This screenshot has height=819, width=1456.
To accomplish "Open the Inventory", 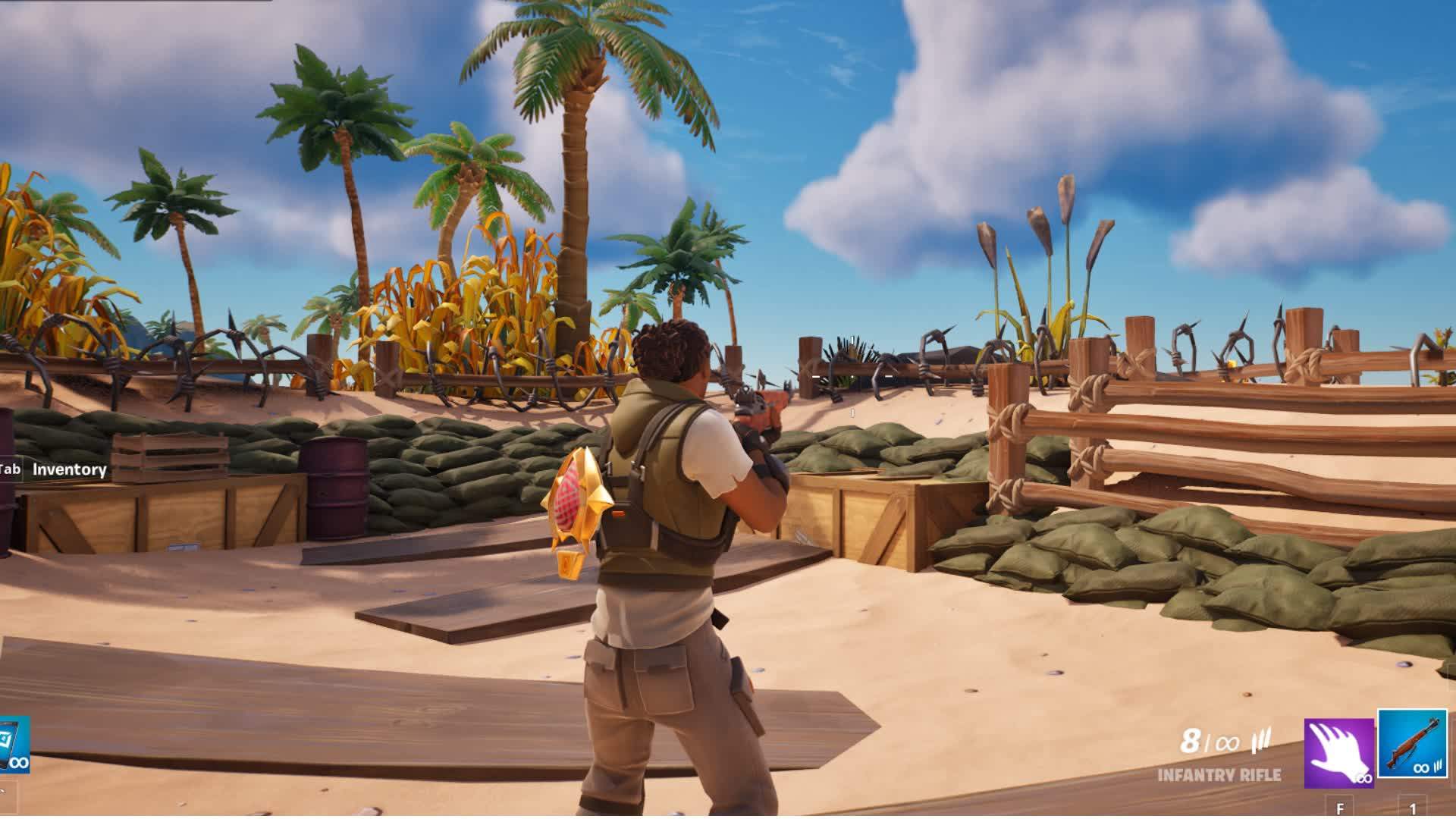I will [68, 469].
